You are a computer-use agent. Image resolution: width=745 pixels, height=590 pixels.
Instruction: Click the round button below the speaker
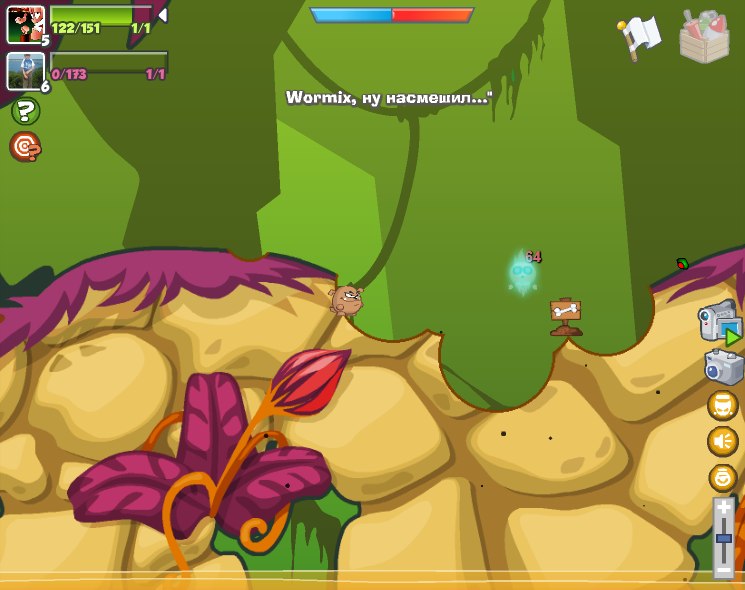(722, 477)
